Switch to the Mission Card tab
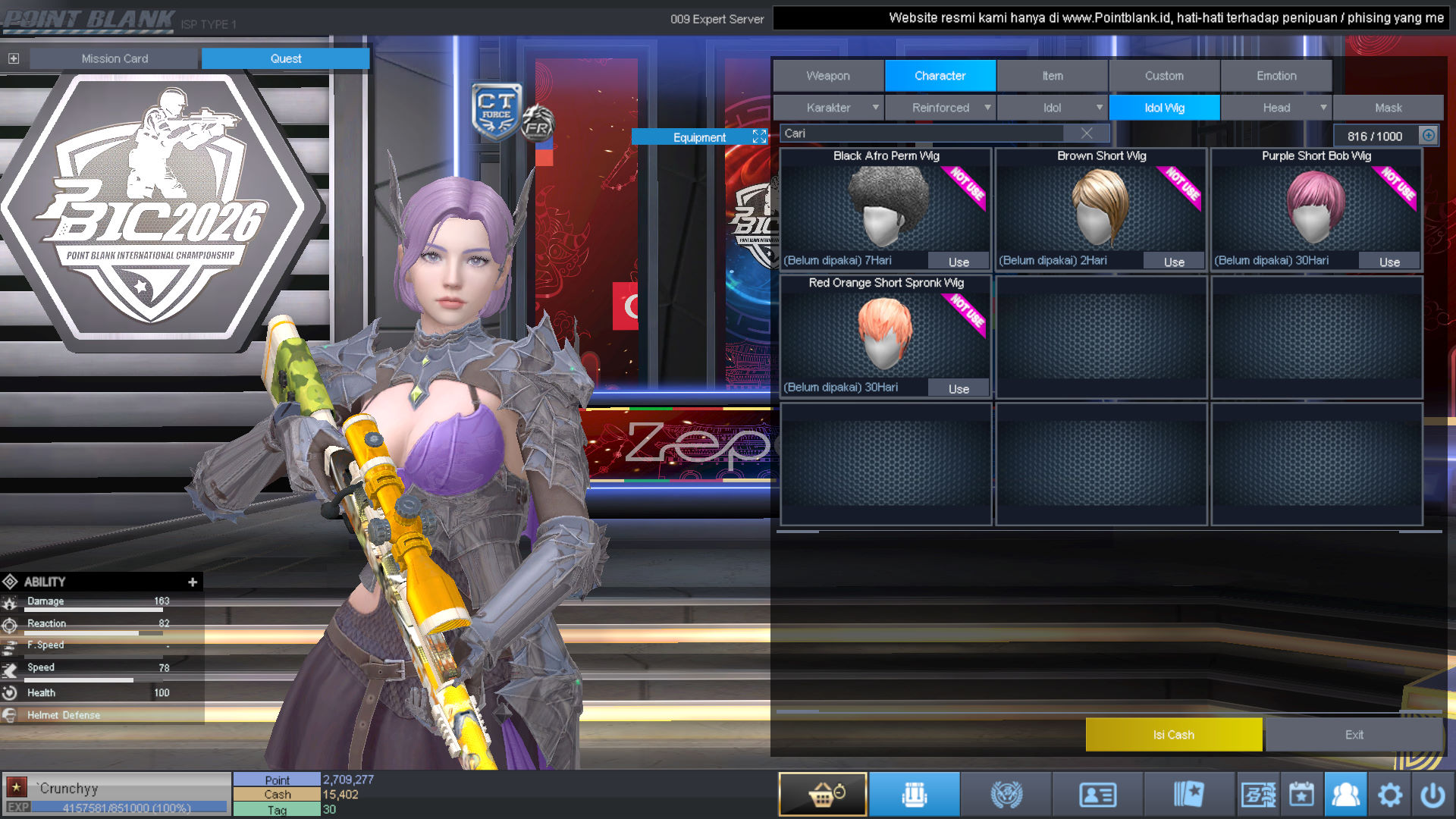This screenshot has height=819, width=1456. (x=115, y=58)
